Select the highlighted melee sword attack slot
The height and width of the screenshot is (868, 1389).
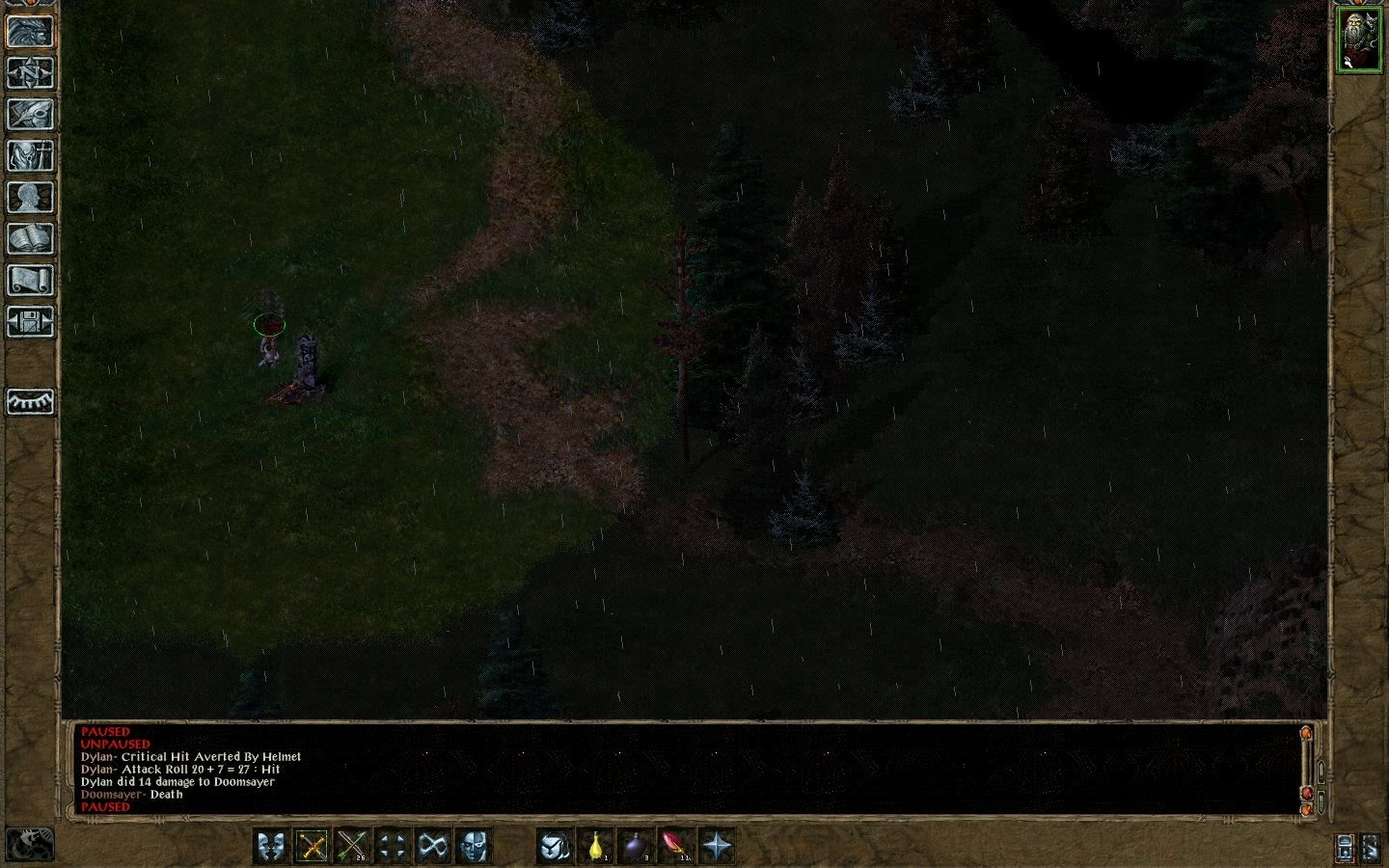313,846
